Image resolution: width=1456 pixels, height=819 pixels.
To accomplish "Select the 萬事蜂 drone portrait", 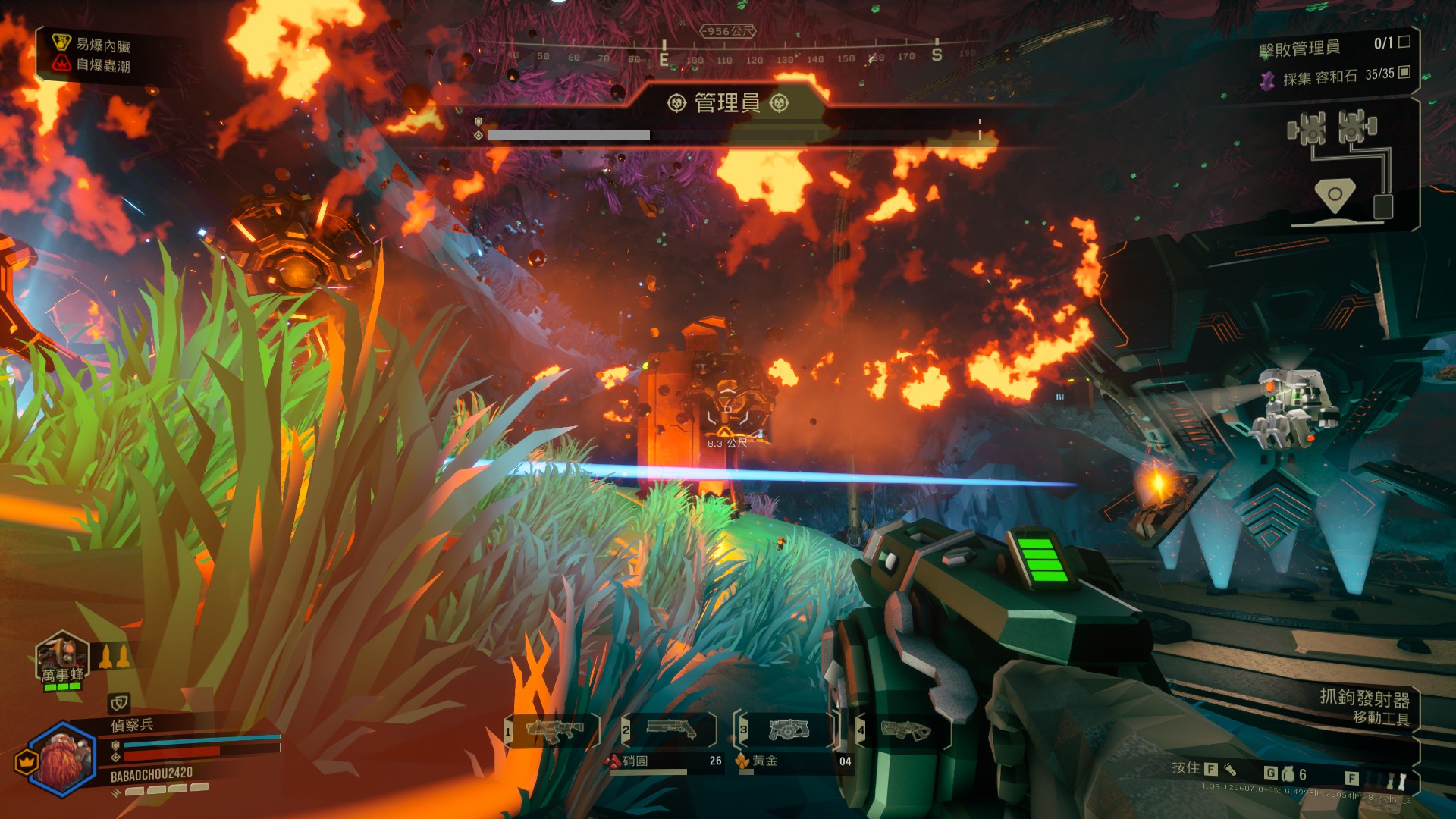I will coord(62,660).
